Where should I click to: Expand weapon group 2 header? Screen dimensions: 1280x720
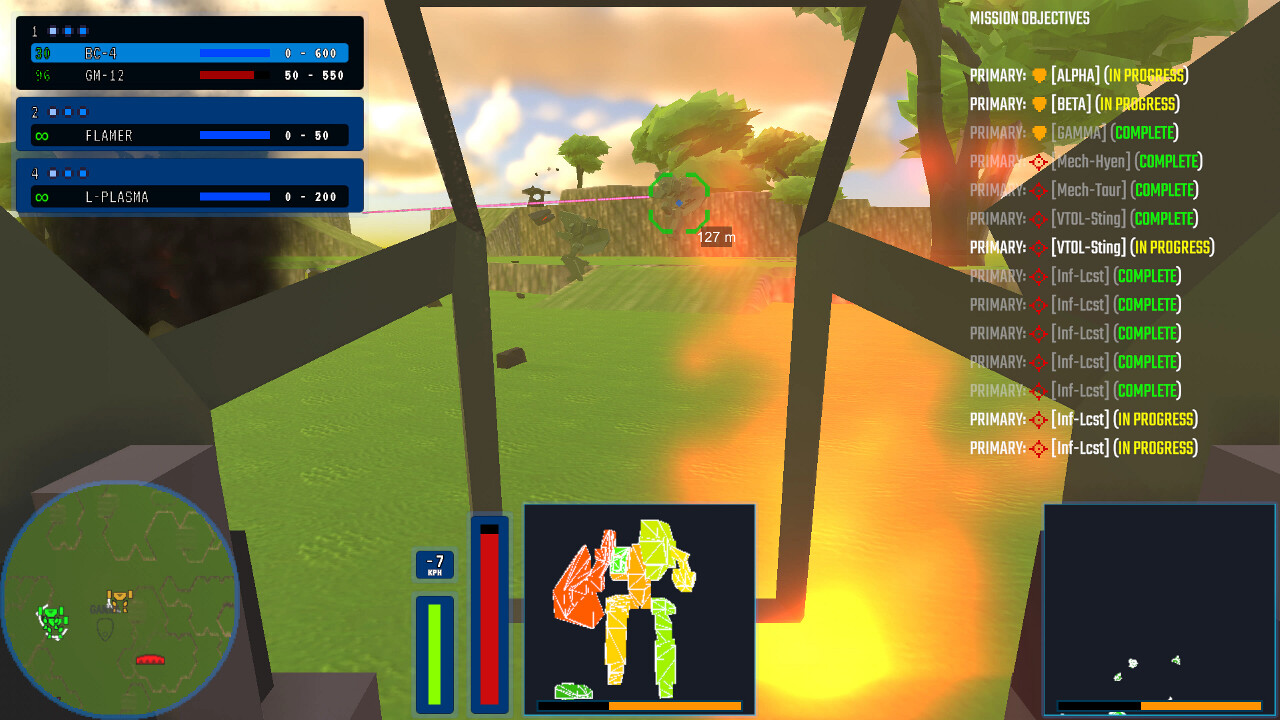pos(35,112)
